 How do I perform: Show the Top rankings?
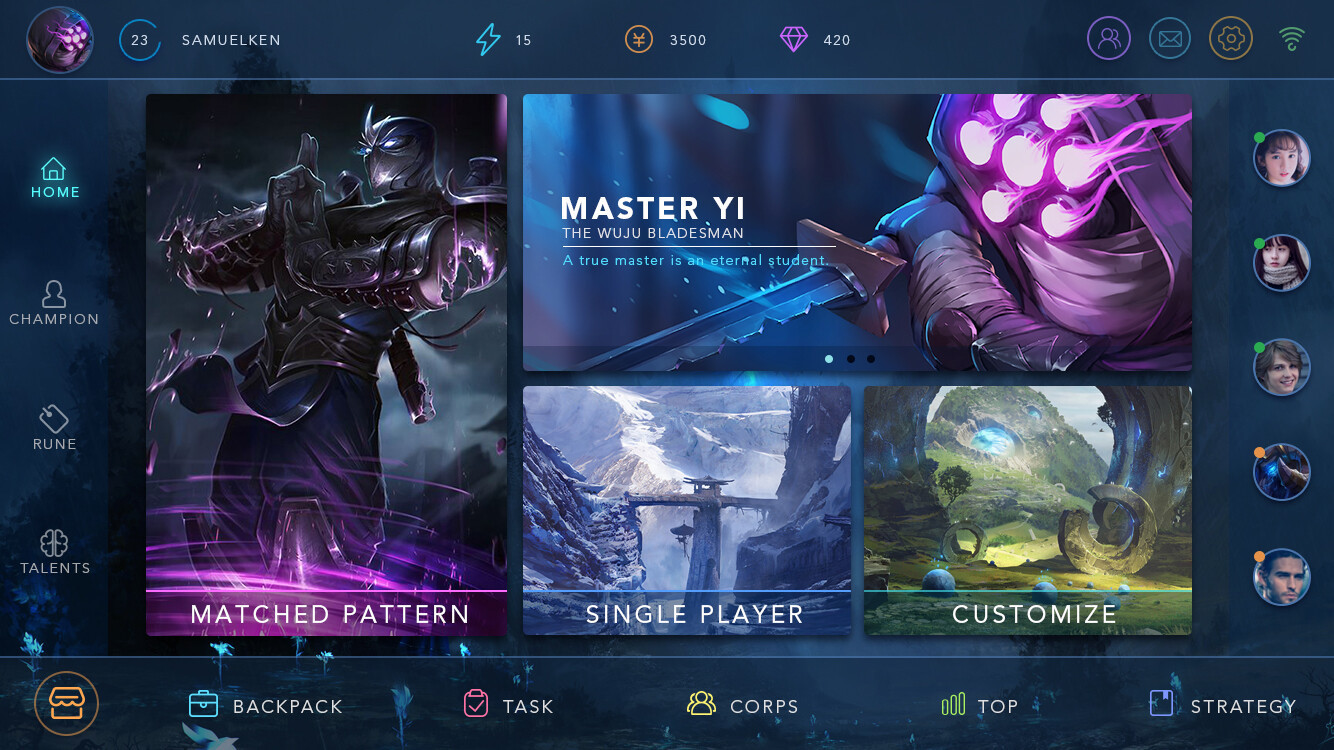click(980, 706)
